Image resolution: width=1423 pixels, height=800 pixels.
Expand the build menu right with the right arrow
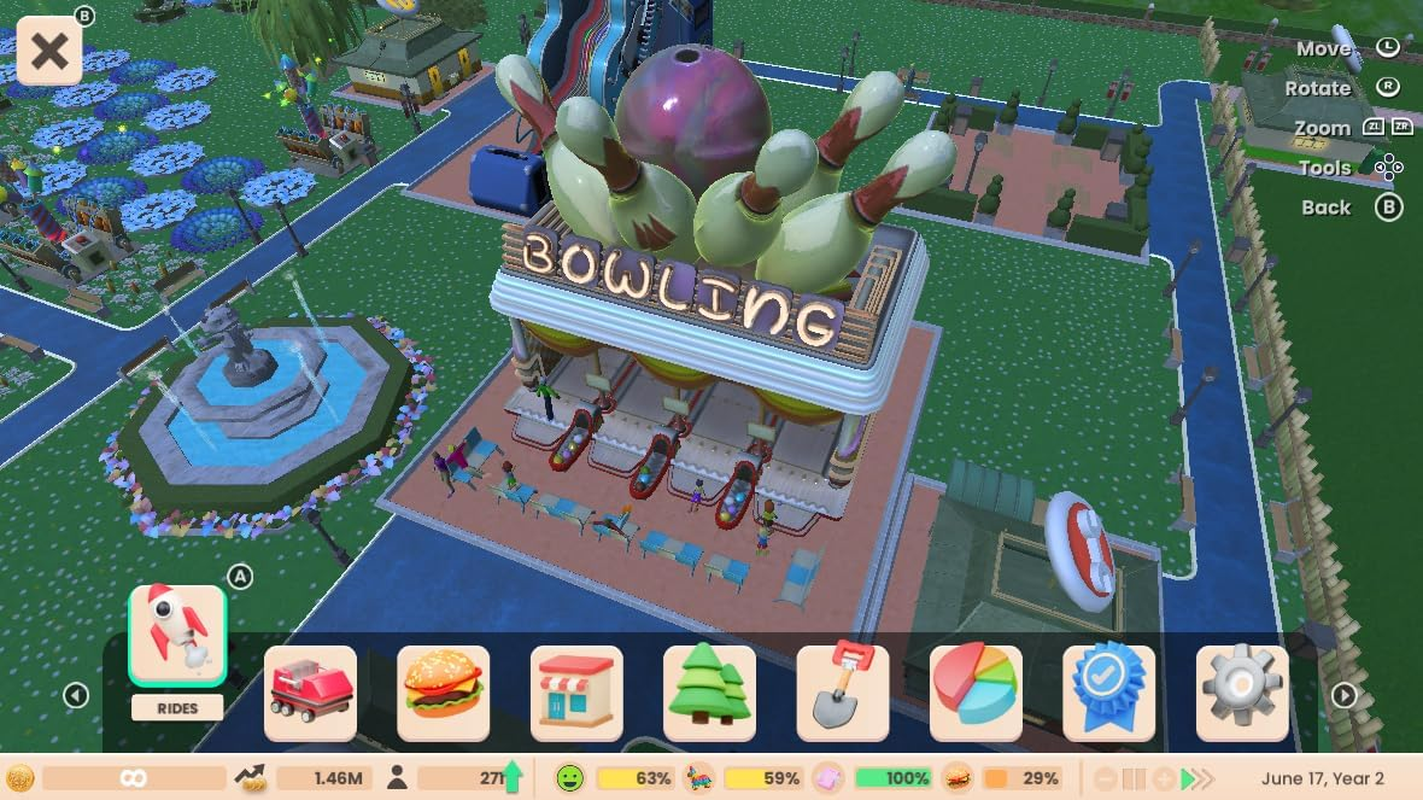click(1343, 695)
